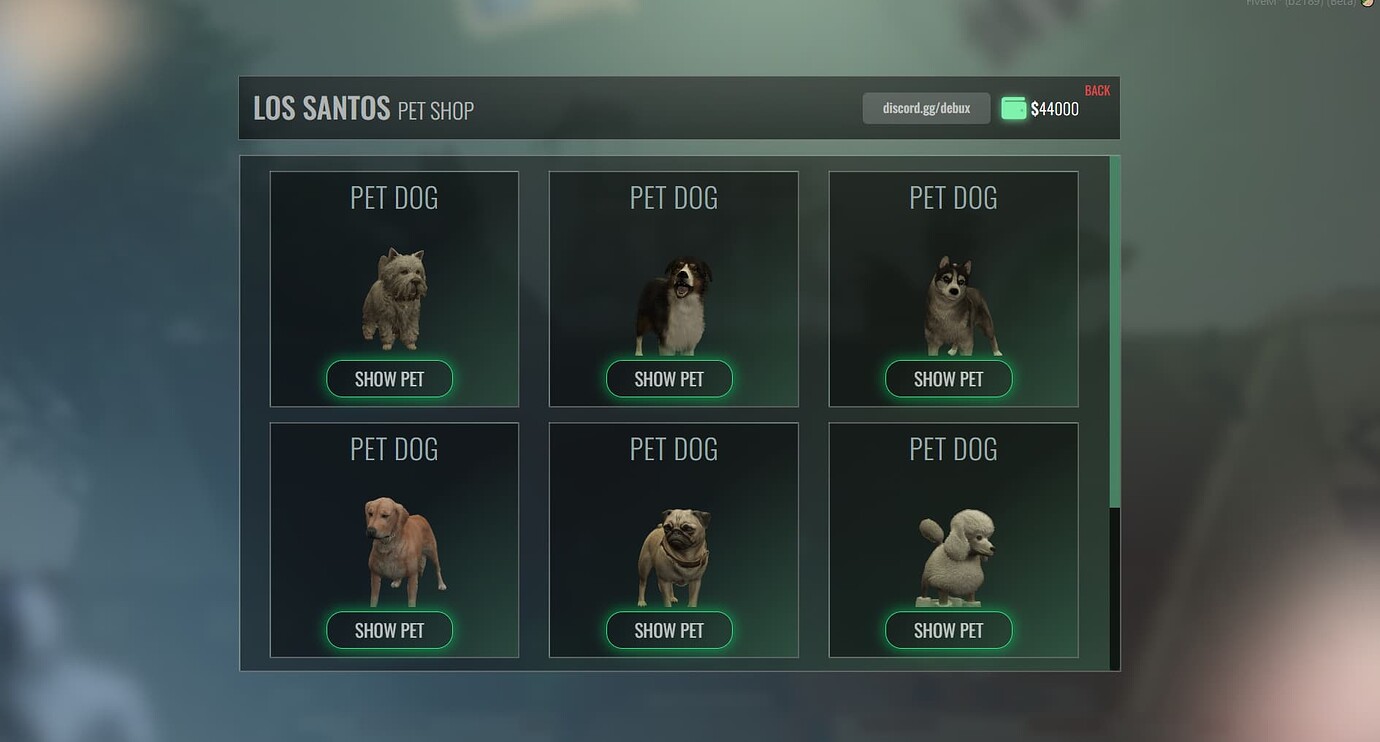Click BACK to exit the pet shop
Screen dimensions: 1380x742
1097,90
